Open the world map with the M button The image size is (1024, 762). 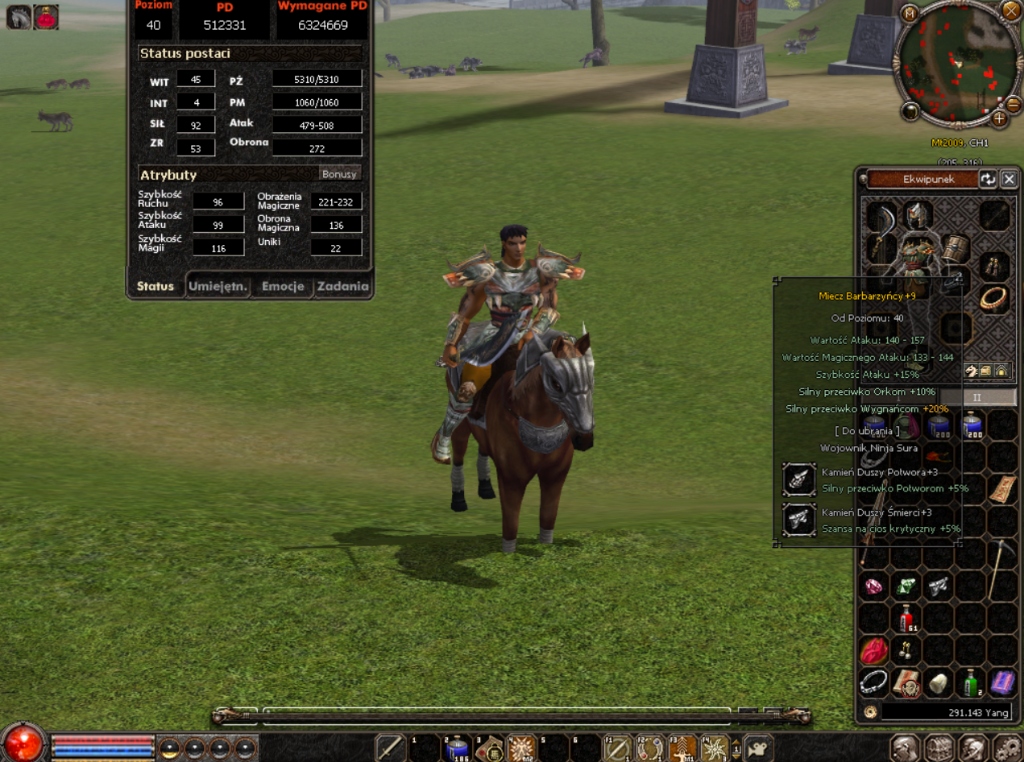click(x=909, y=13)
